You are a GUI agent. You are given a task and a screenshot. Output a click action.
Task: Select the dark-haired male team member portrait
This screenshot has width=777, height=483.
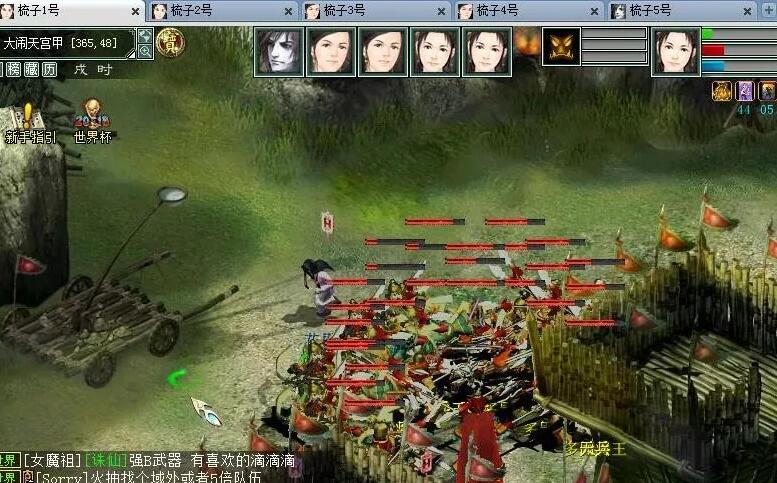coord(279,50)
